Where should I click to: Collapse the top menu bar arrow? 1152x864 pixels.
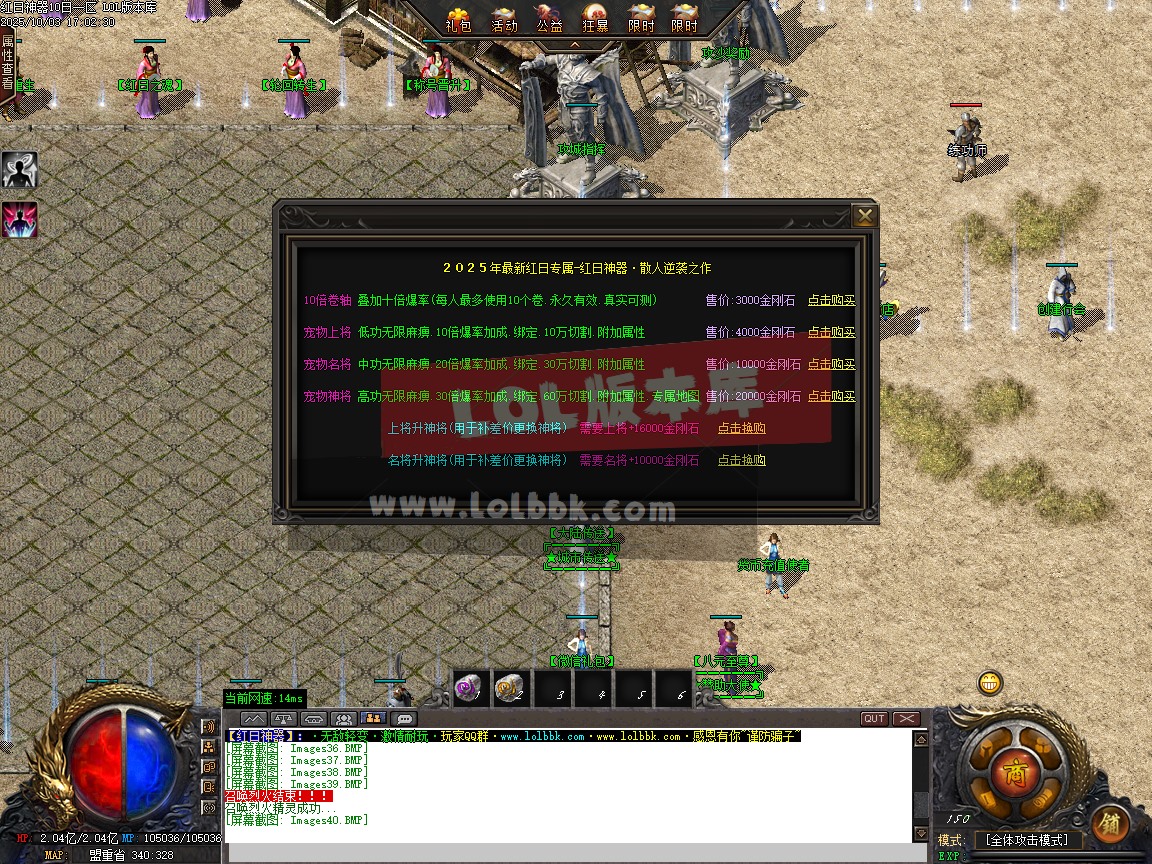[x=574, y=45]
